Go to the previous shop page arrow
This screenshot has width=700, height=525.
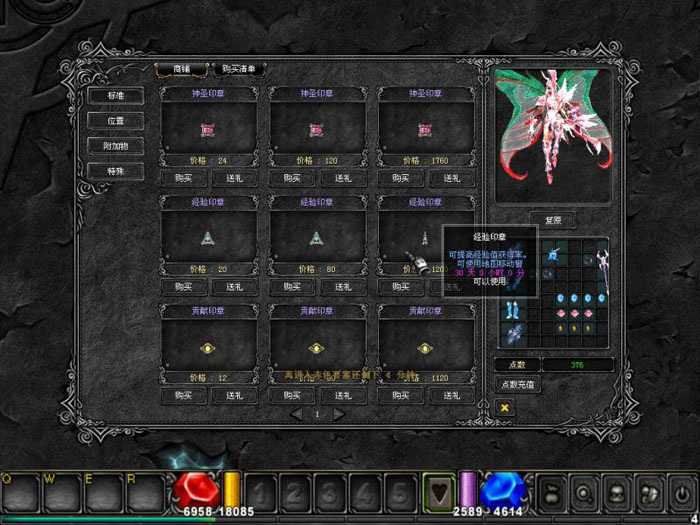tap(296, 414)
